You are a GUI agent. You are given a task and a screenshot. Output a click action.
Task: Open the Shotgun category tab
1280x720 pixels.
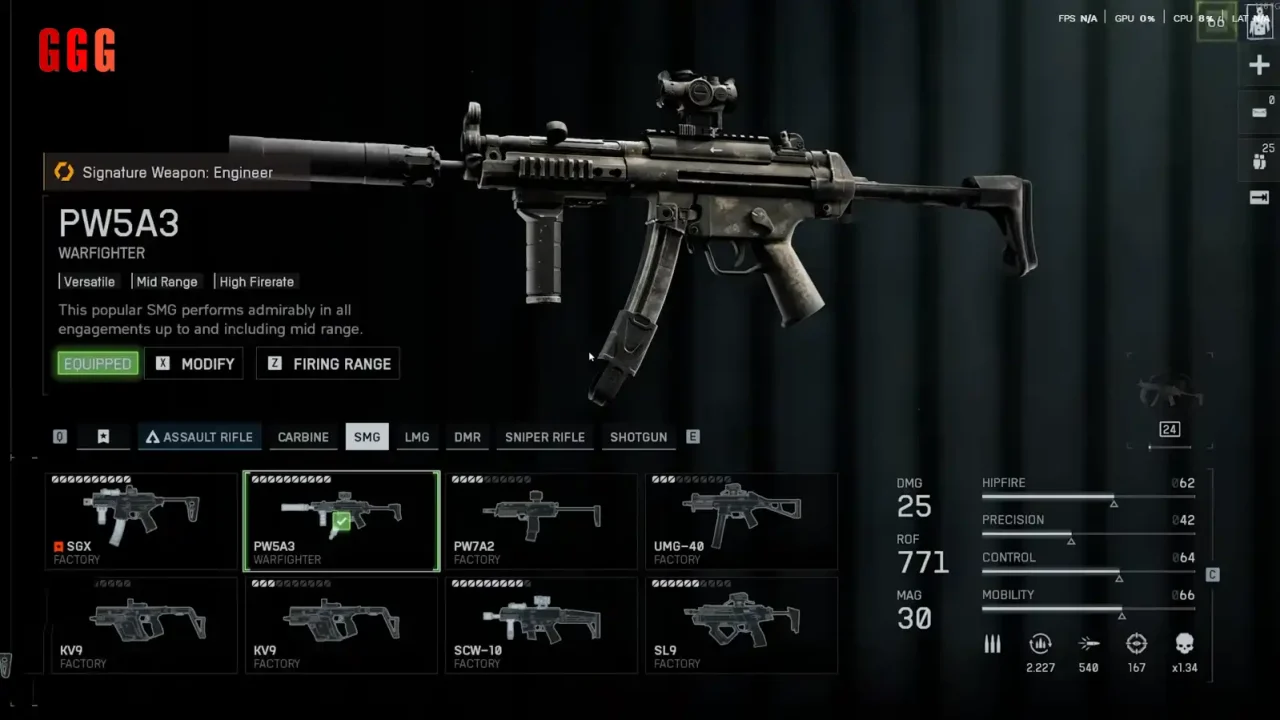(638, 437)
